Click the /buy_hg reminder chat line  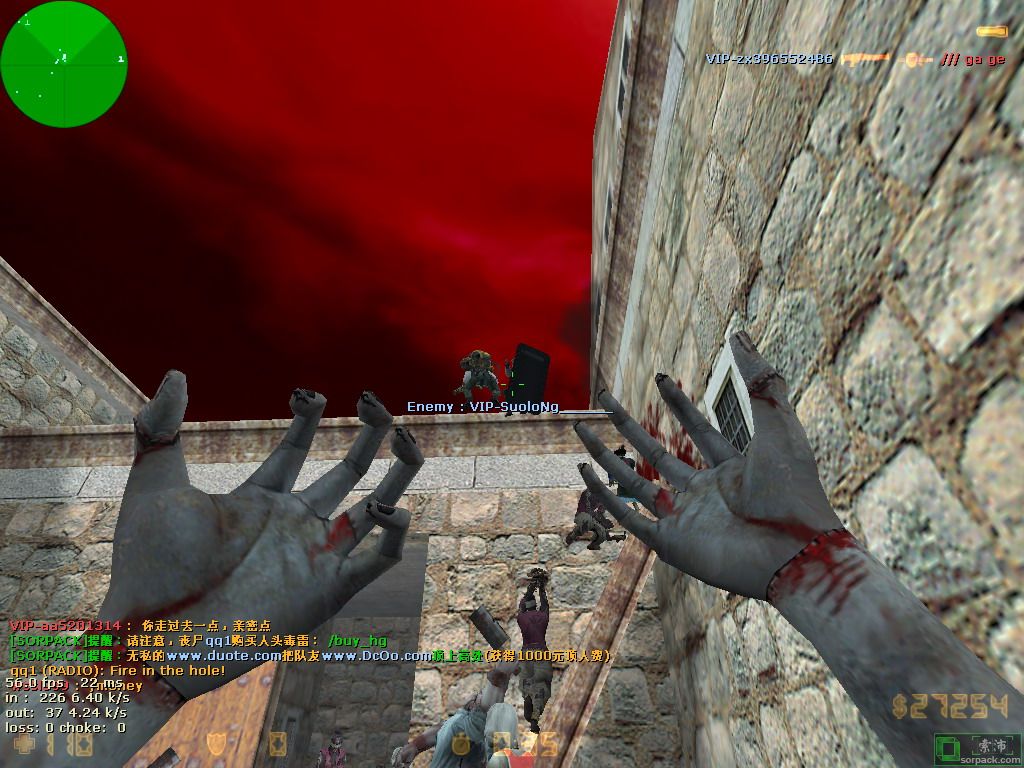tap(197, 640)
